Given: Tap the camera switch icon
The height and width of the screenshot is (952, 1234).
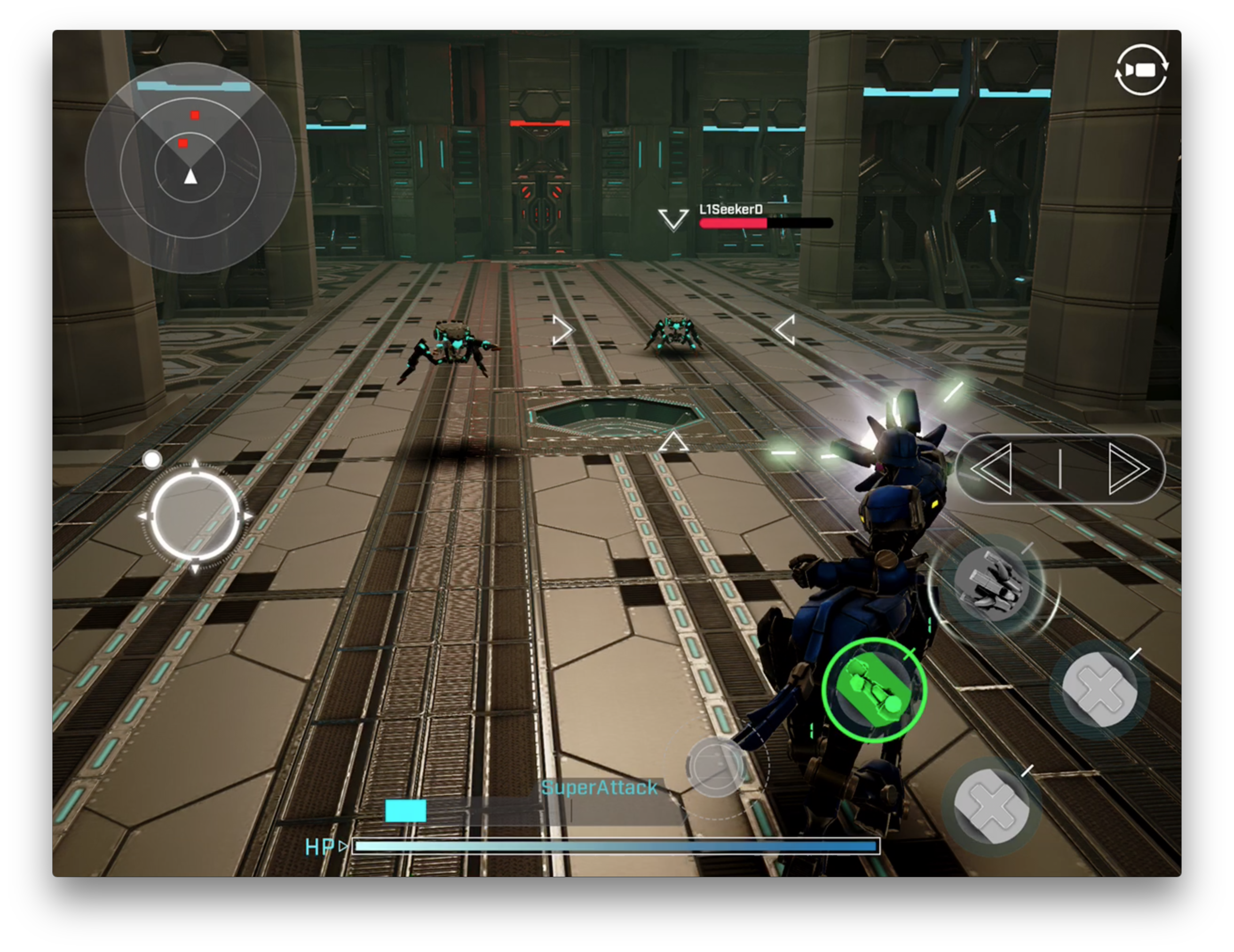Looking at the screenshot, I should click(1141, 70).
